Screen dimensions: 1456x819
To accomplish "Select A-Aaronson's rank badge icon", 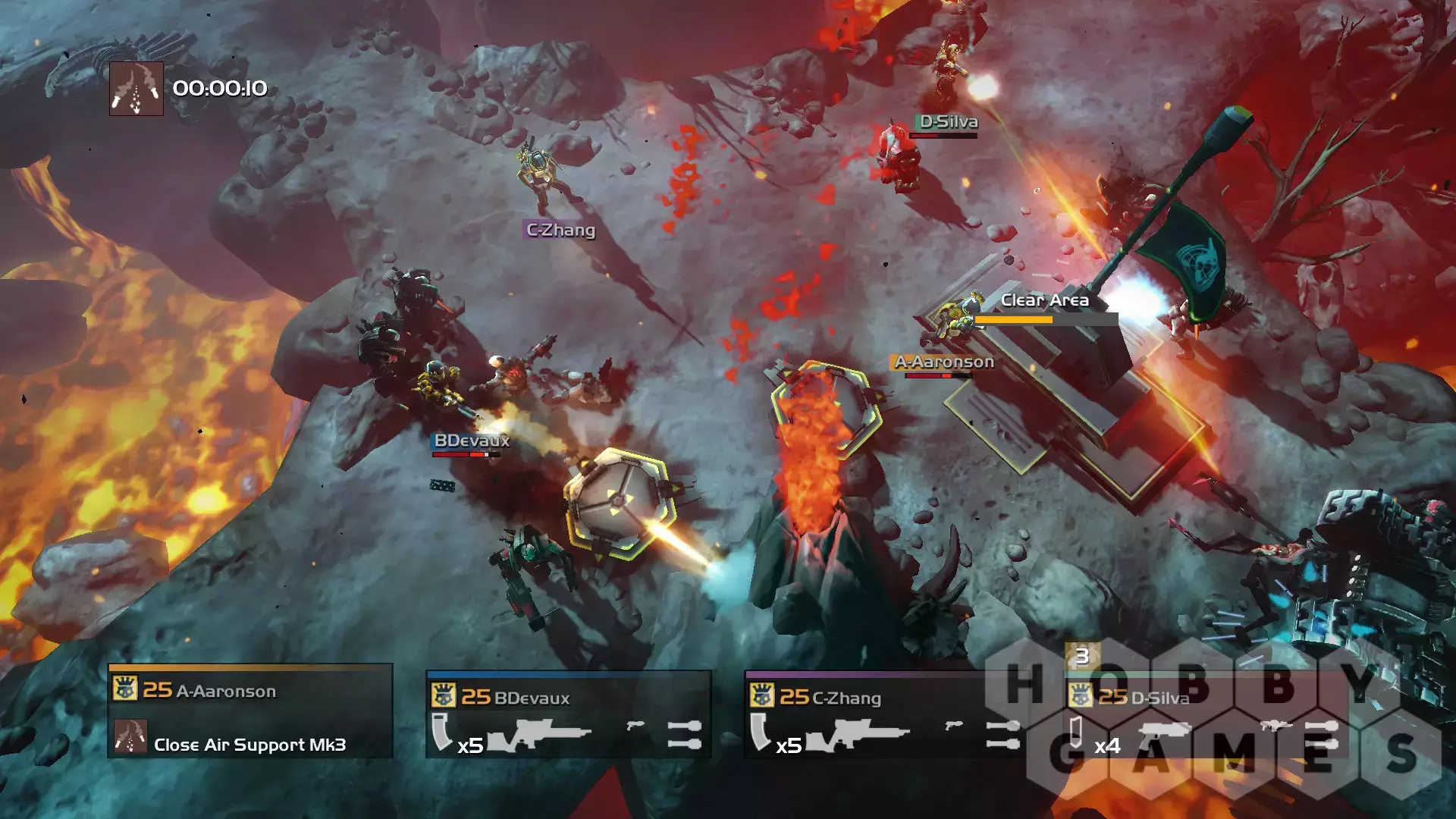I will coord(125,689).
